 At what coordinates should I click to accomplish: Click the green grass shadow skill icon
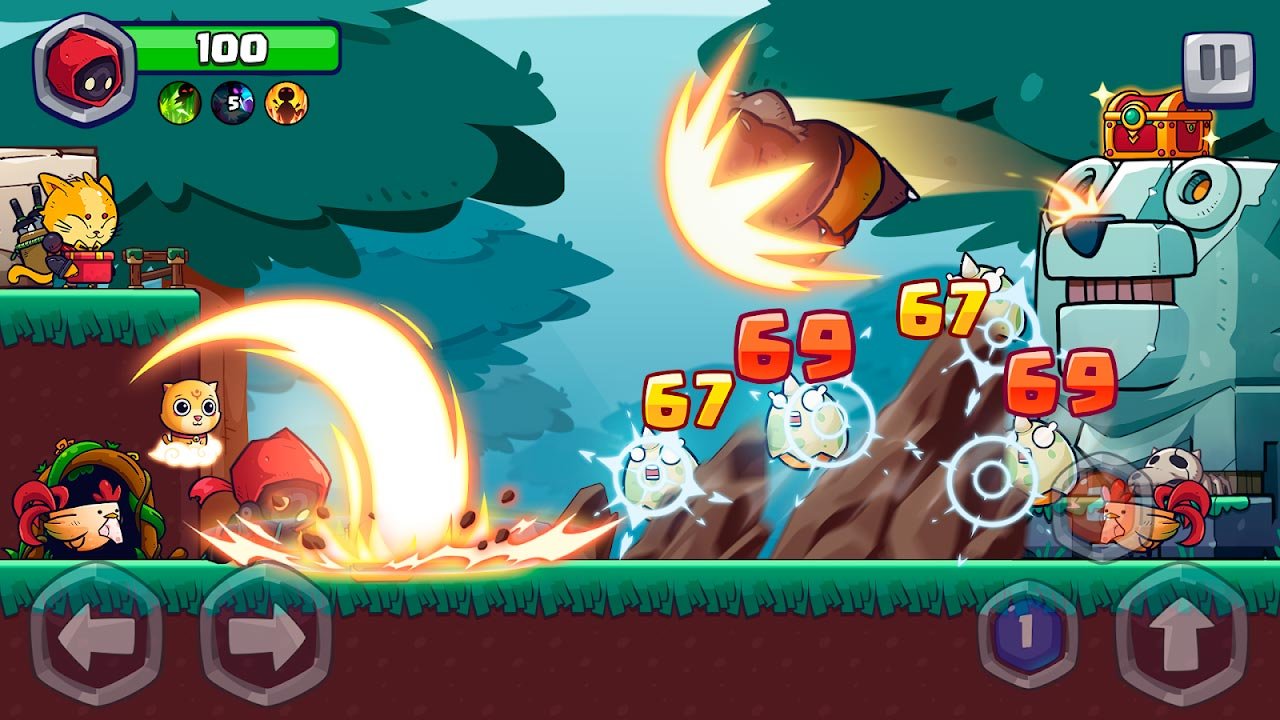coord(179,102)
